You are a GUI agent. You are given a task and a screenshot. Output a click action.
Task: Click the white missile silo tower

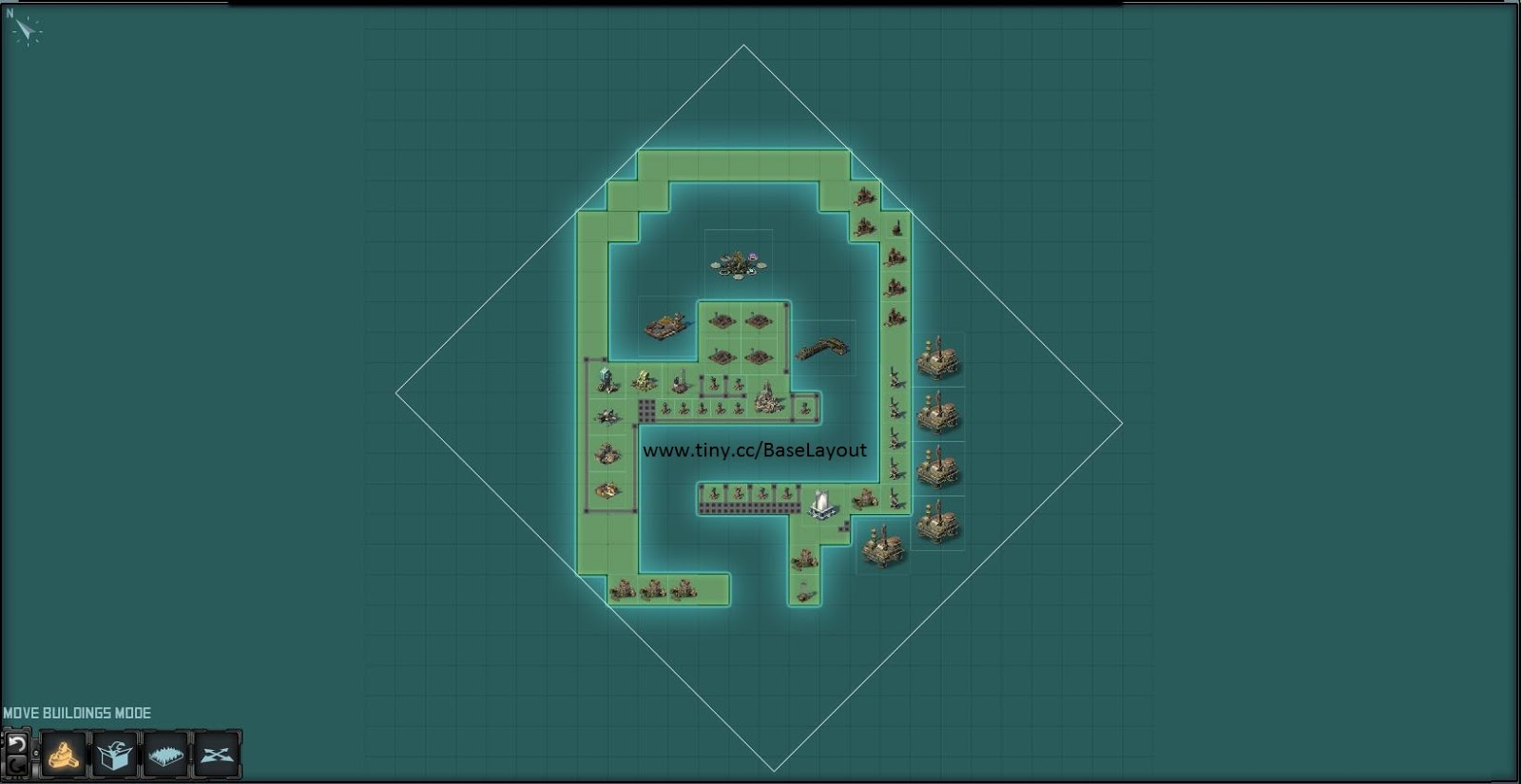pos(821,504)
